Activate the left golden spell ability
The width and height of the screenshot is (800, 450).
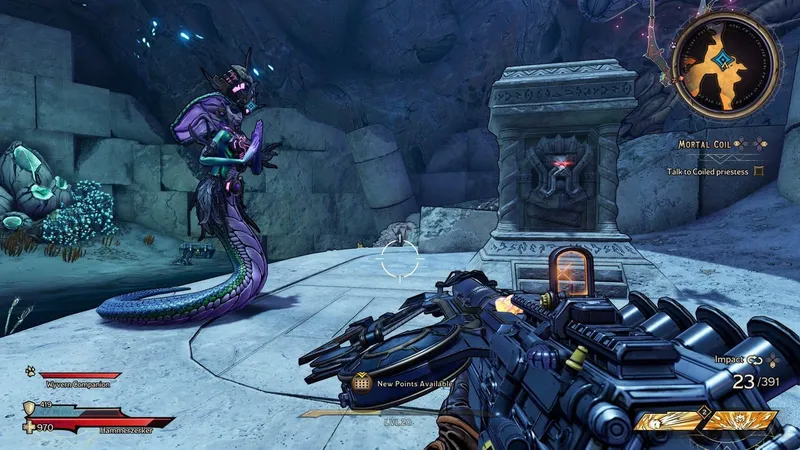670,422
